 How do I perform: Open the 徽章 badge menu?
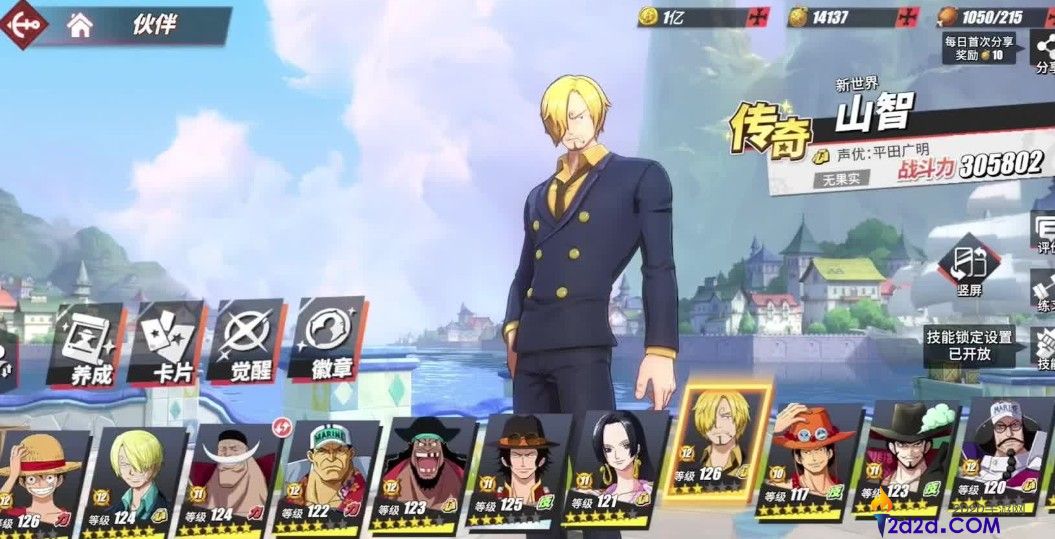click(327, 345)
